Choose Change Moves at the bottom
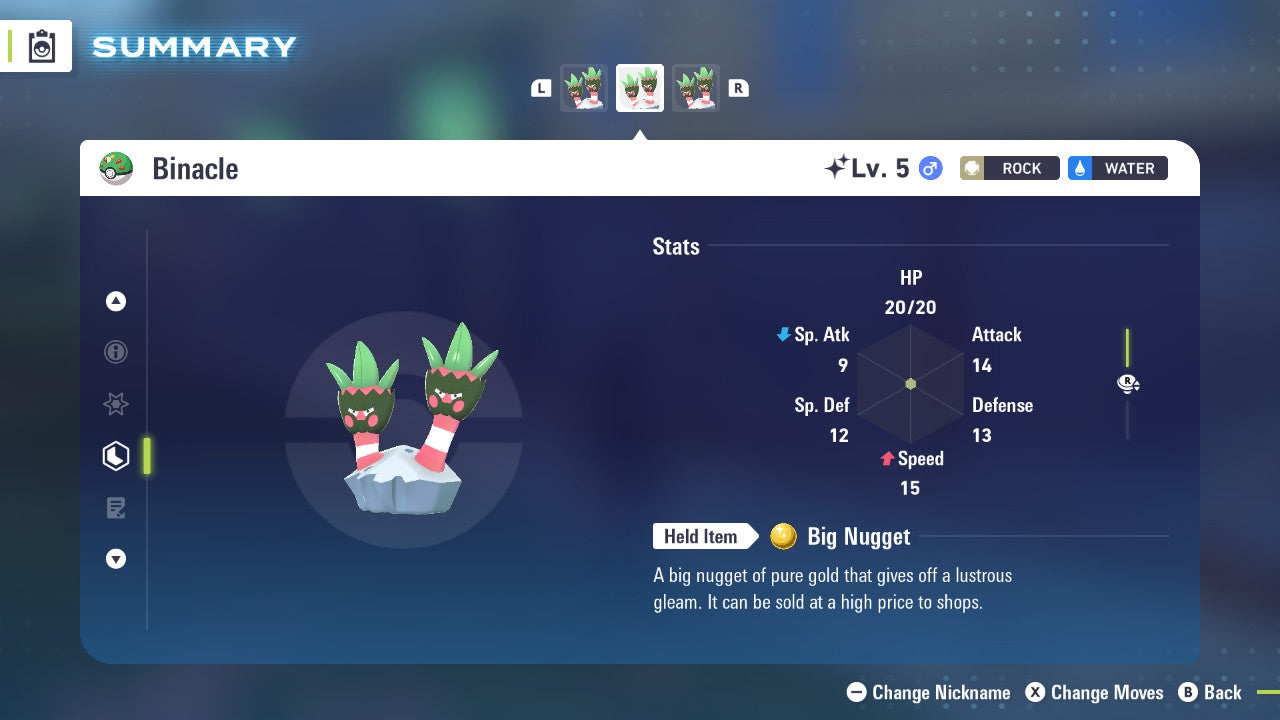Viewport: 1280px width, 720px height. pos(1096,692)
